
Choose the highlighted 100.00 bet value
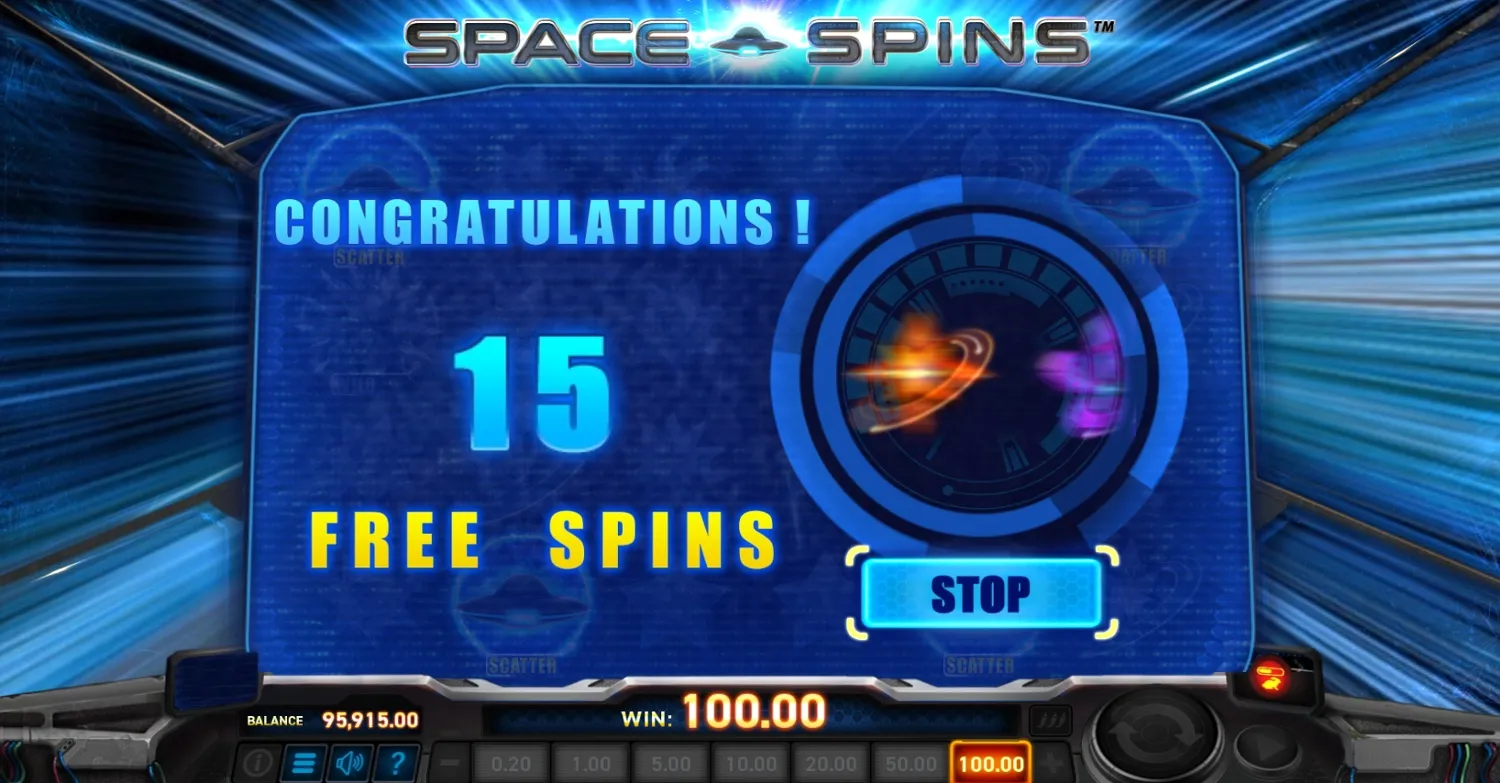pyautogui.click(x=990, y=762)
